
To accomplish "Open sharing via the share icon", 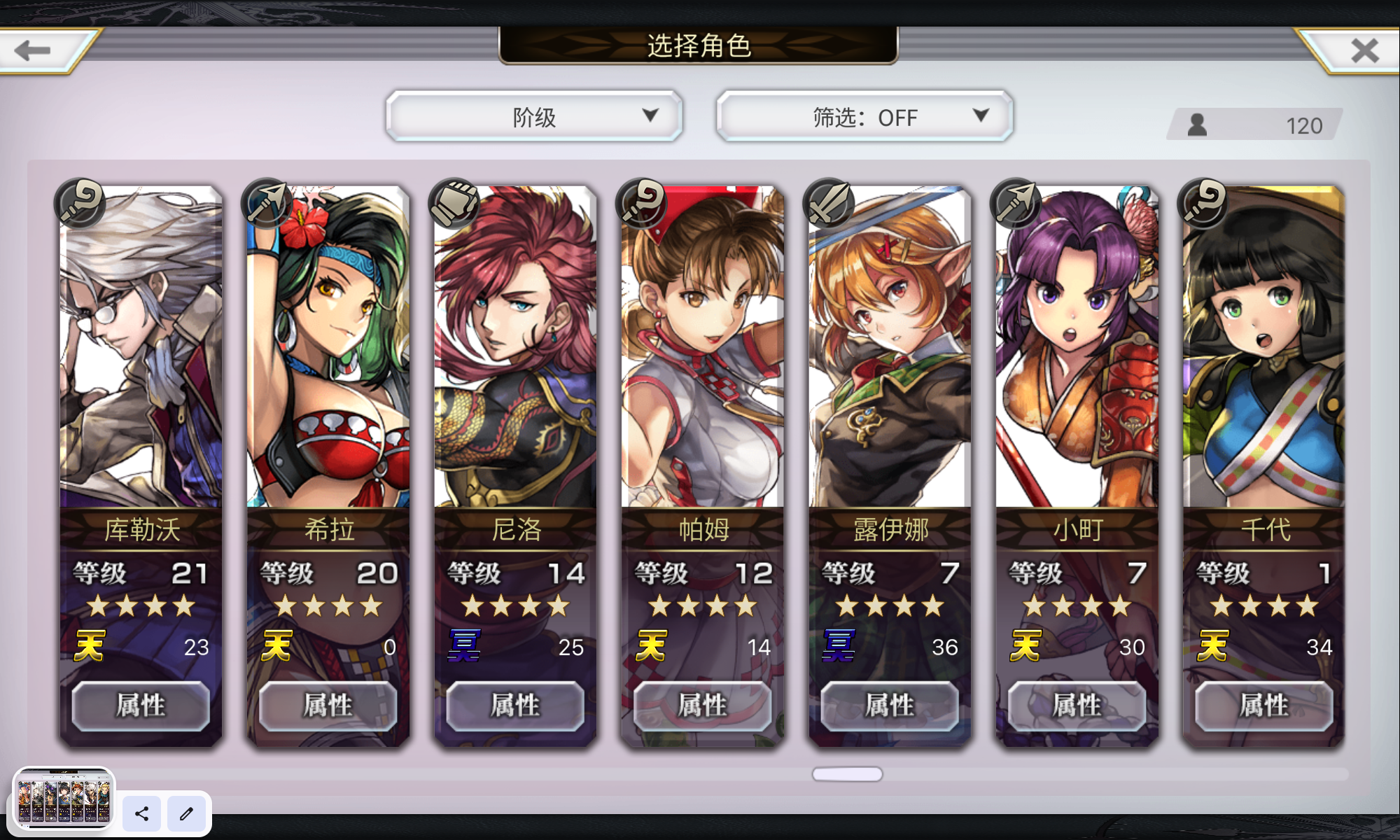I will pyautogui.click(x=141, y=814).
